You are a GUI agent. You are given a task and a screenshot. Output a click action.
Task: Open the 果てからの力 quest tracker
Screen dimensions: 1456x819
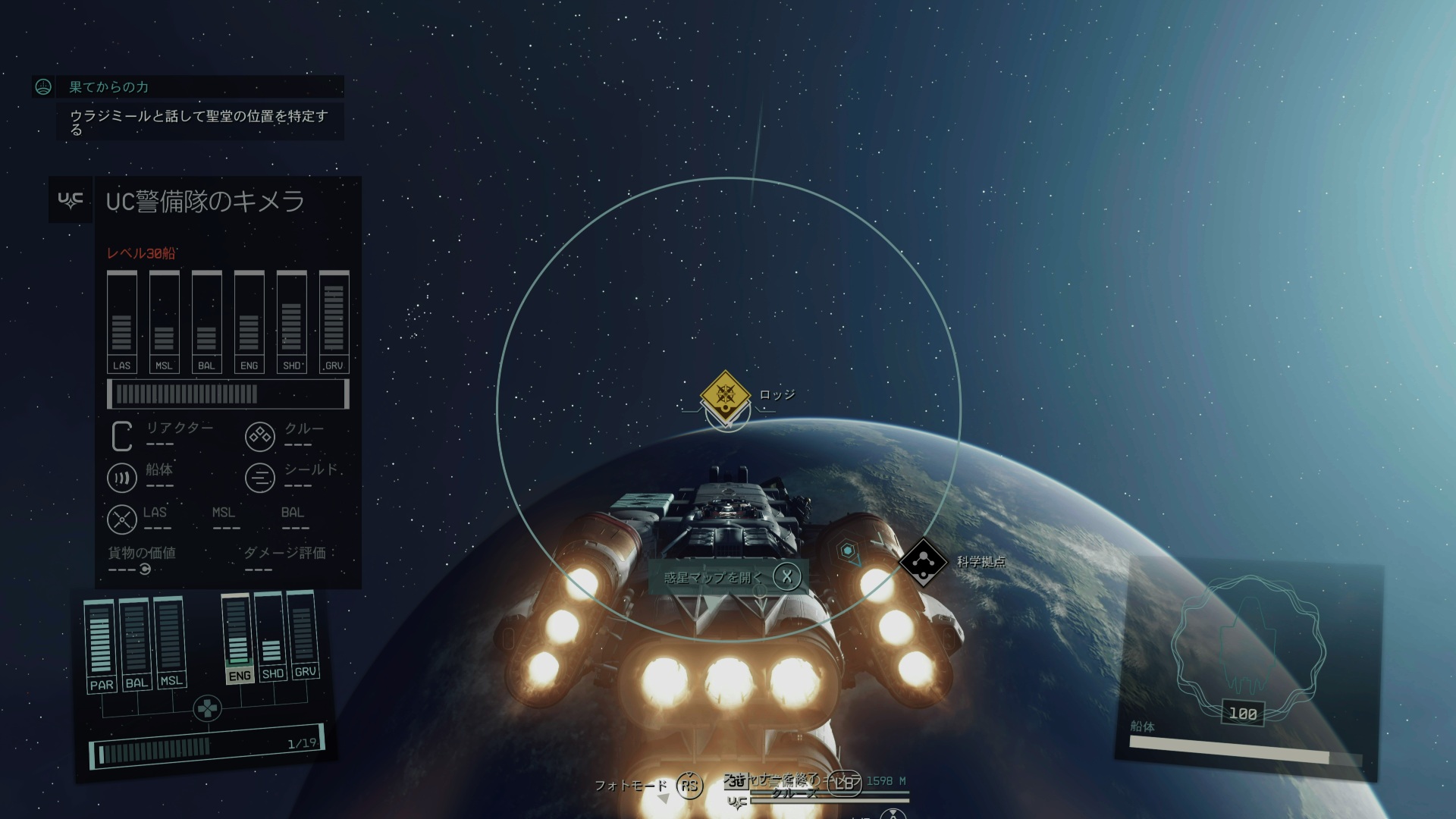click(109, 87)
